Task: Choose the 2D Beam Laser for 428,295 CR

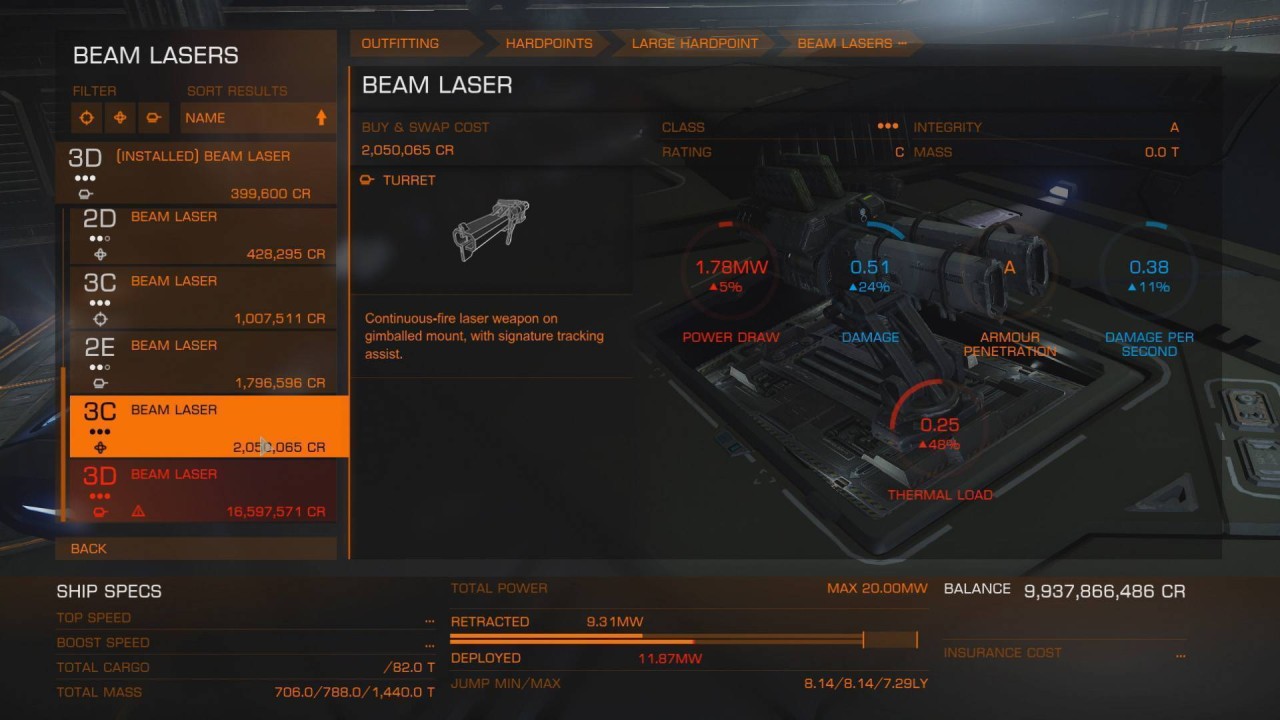Action: tap(203, 235)
